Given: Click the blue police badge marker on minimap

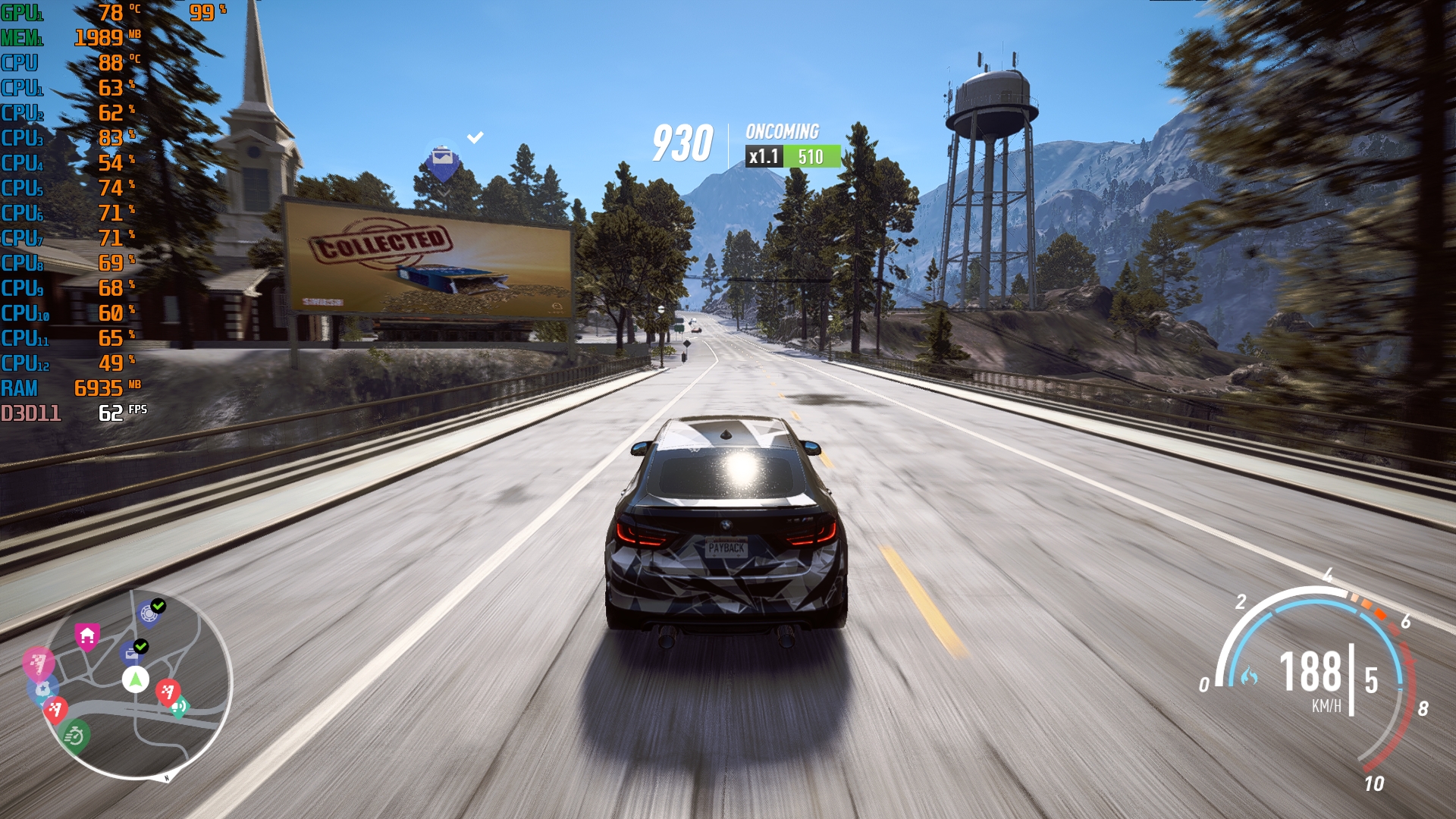Looking at the screenshot, I should (x=42, y=689).
